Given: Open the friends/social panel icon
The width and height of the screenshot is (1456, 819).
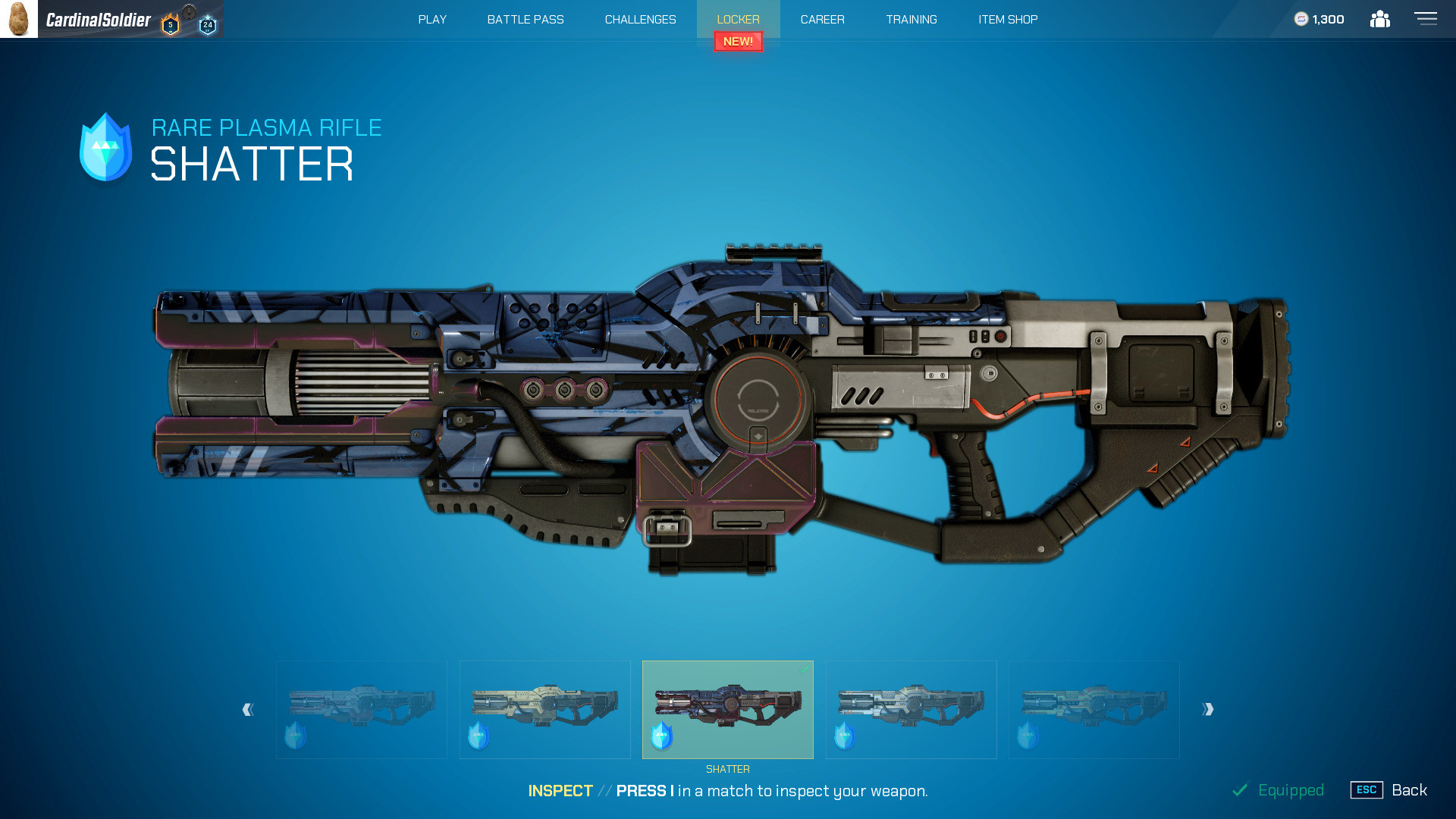Looking at the screenshot, I should (1379, 19).
